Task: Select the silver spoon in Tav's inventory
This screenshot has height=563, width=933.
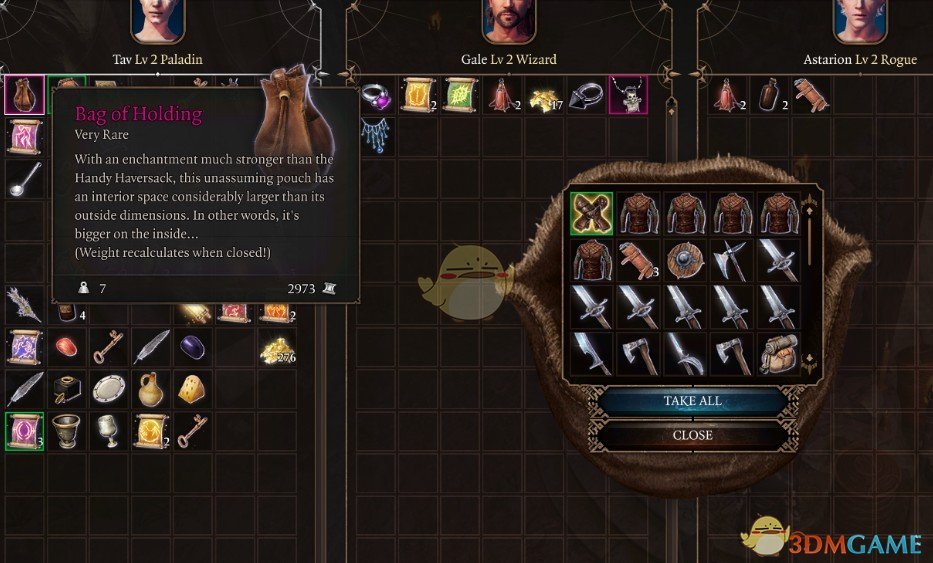Action: pos(23,177)
